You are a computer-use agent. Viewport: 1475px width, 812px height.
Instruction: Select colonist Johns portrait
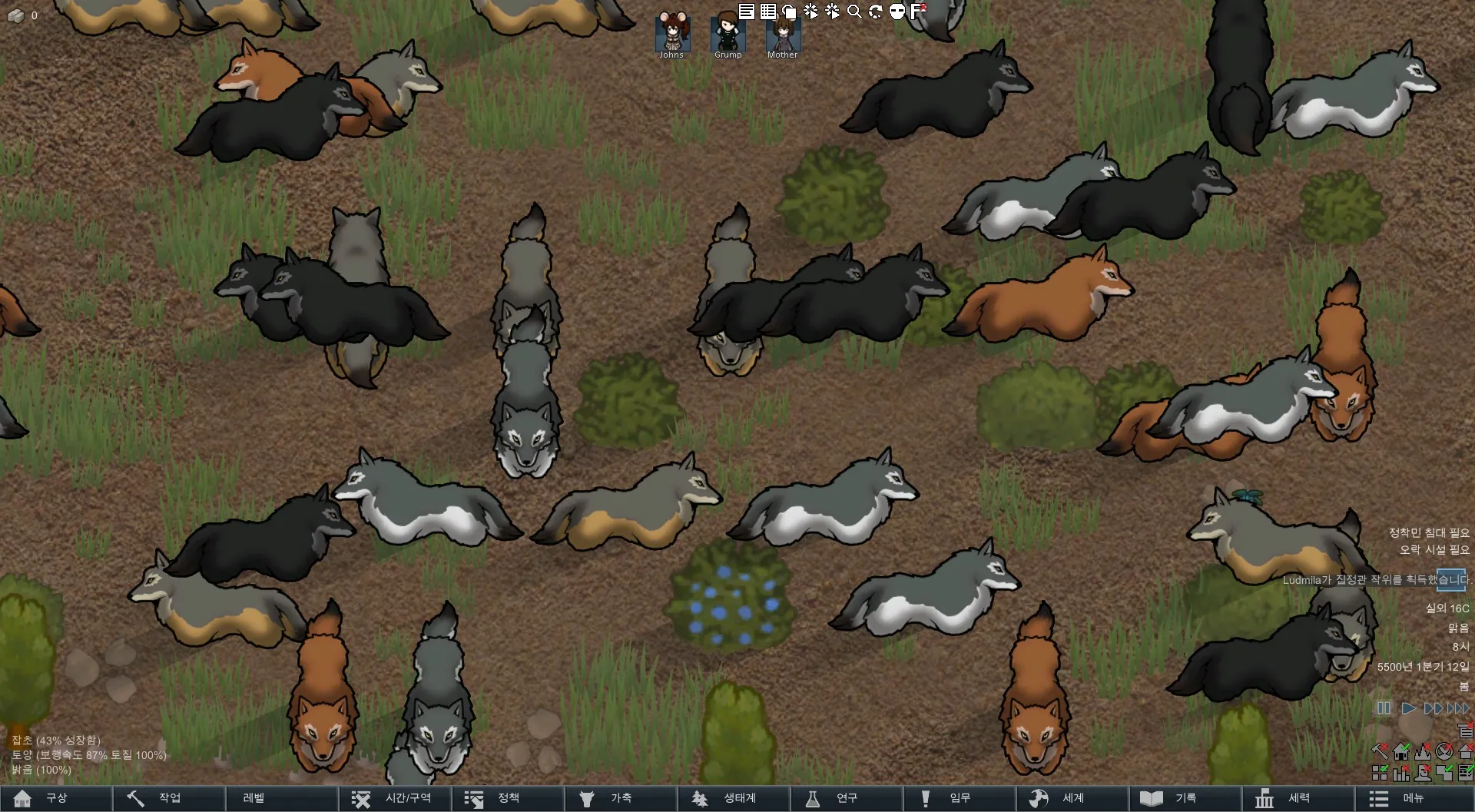coord(671,33)
